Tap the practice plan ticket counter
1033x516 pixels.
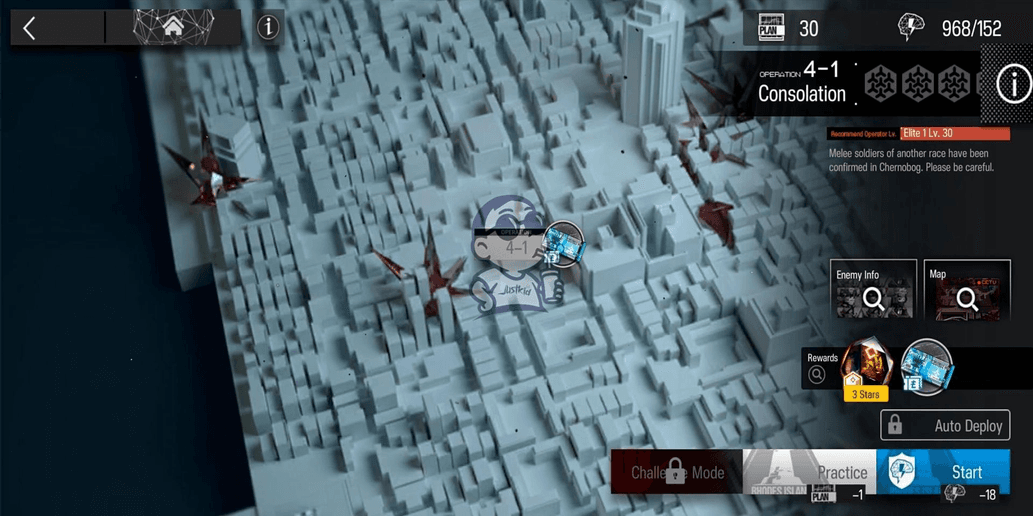point(772,28)
